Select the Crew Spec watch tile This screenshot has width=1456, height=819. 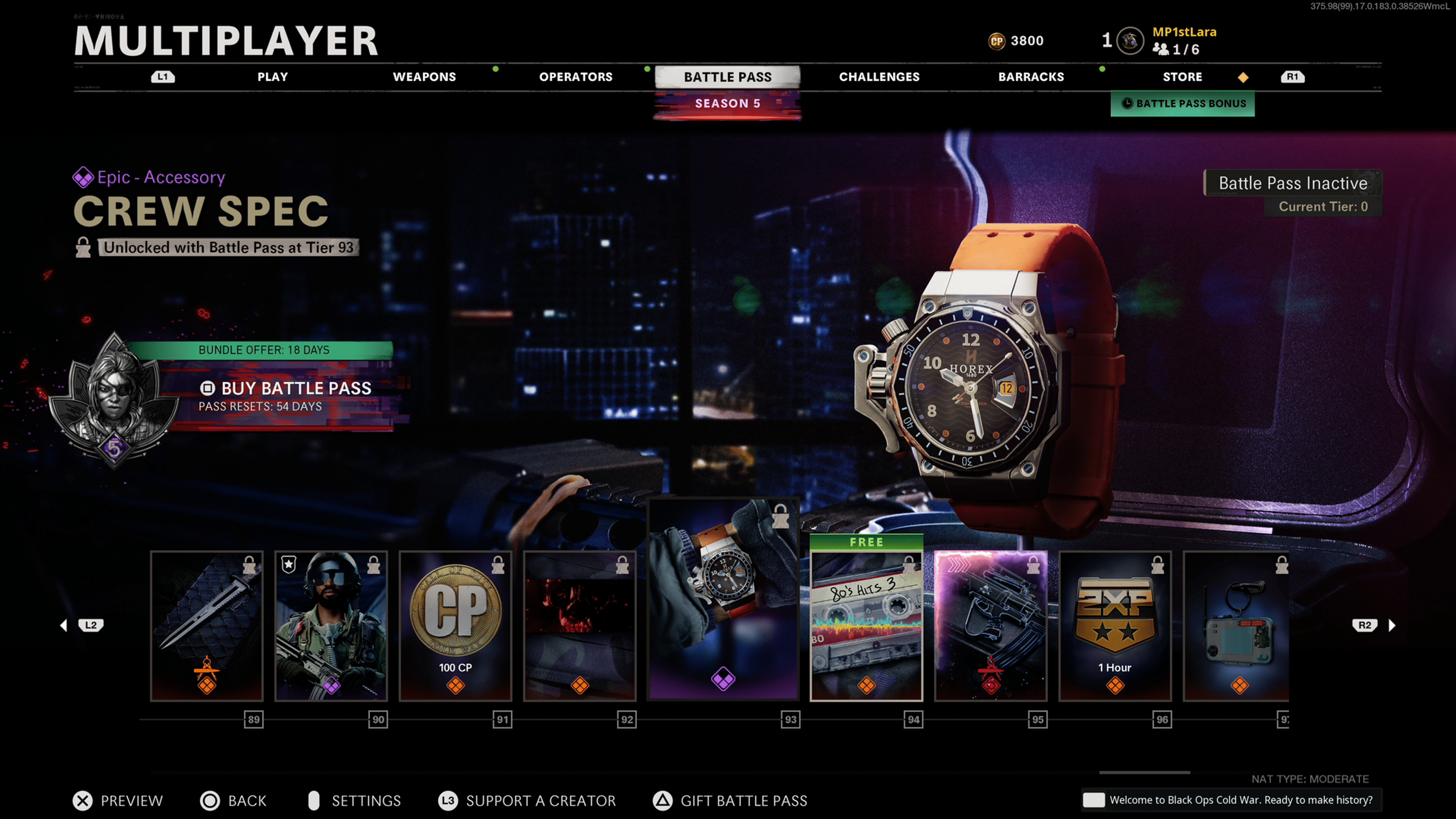(x=723, y=599)
